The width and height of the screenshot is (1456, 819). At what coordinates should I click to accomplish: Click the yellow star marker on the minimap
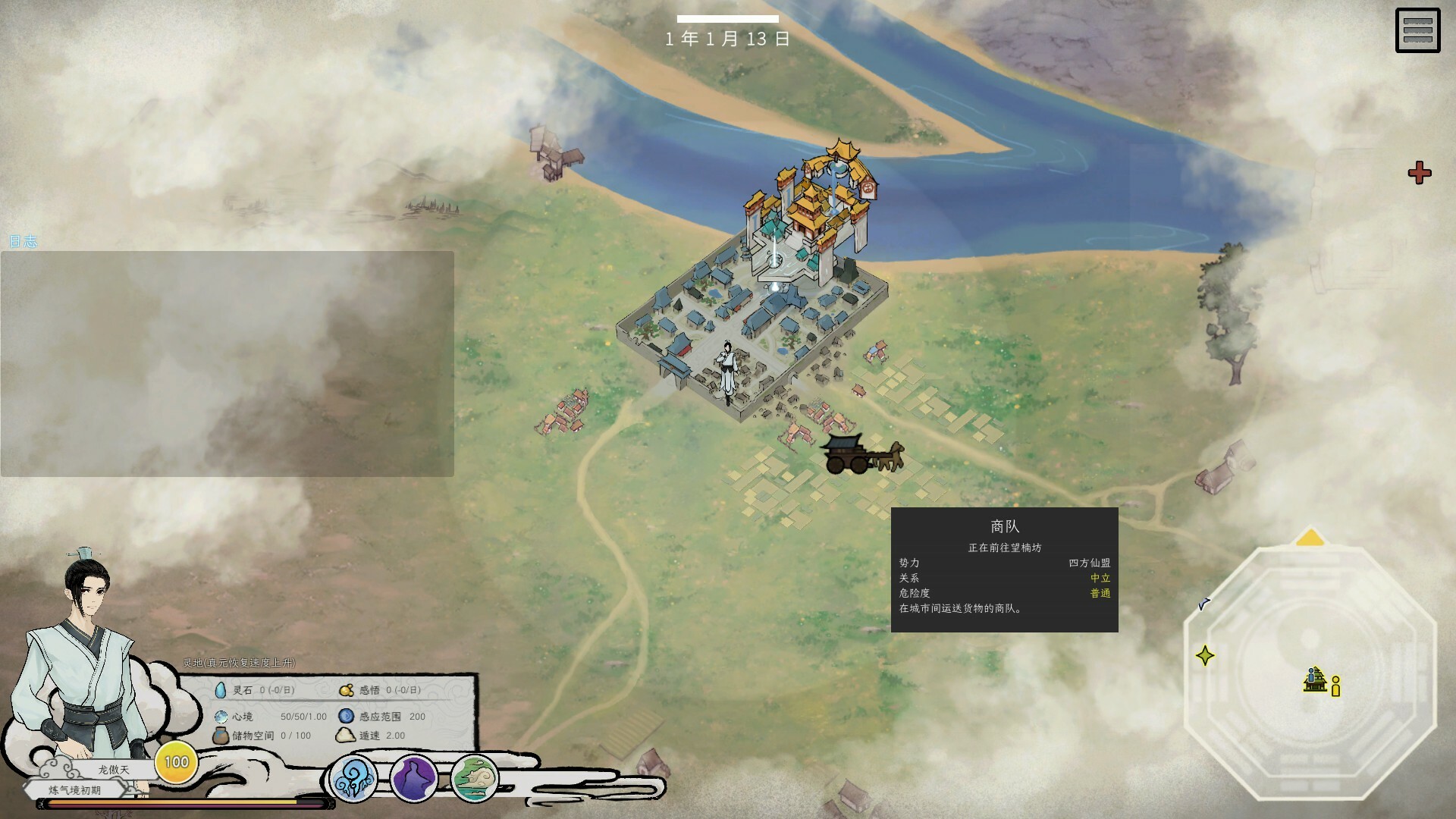tap(1205, 655)
